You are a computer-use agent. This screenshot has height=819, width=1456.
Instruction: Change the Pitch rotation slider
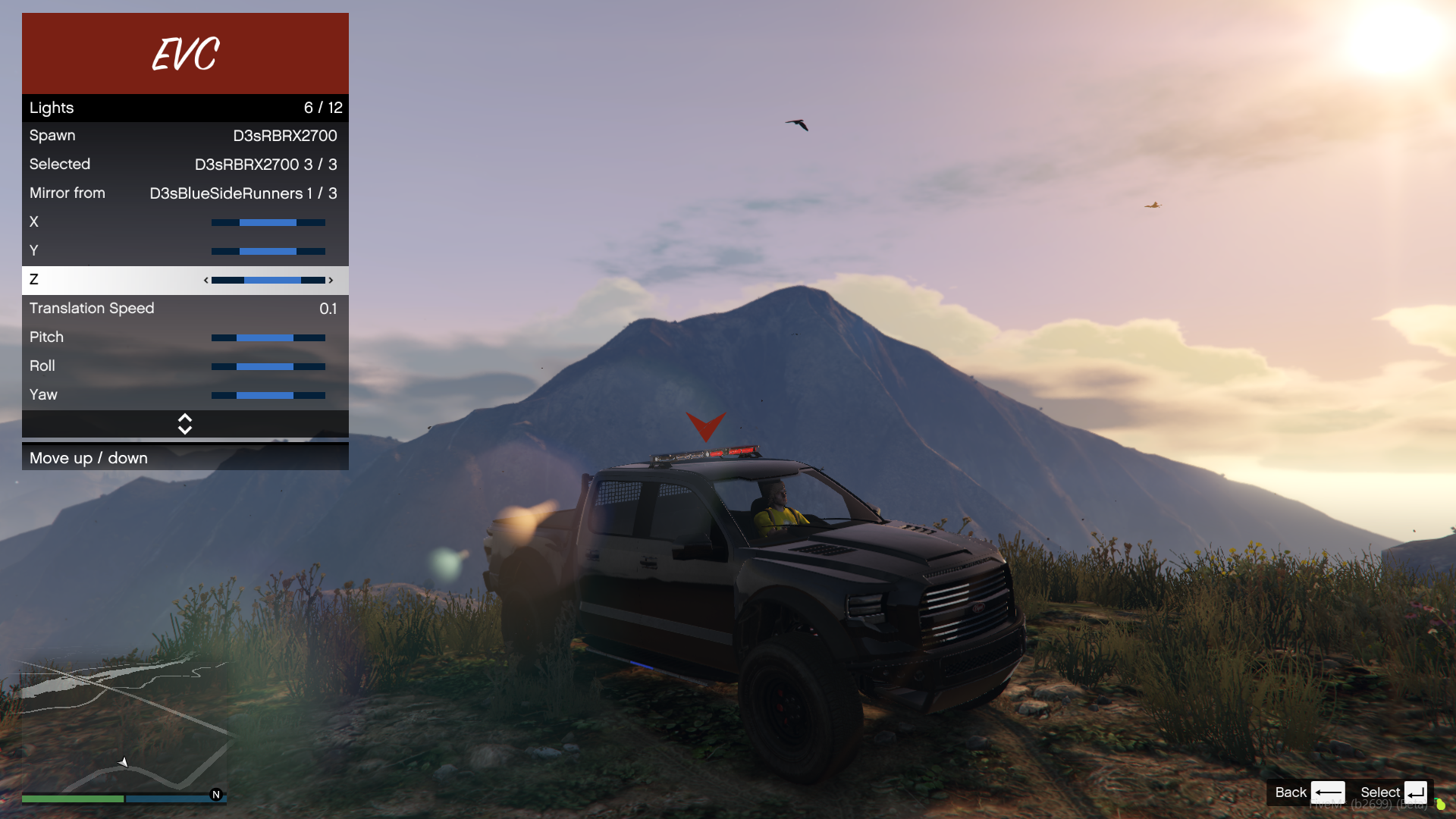[268, 337]
